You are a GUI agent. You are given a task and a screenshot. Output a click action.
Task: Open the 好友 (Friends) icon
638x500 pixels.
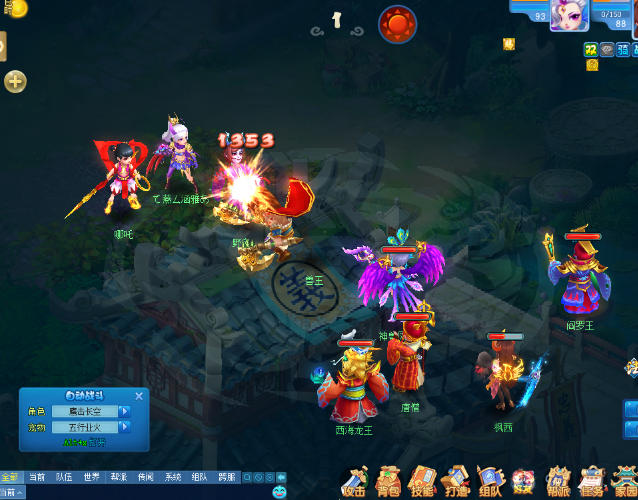tap(523, 482)
